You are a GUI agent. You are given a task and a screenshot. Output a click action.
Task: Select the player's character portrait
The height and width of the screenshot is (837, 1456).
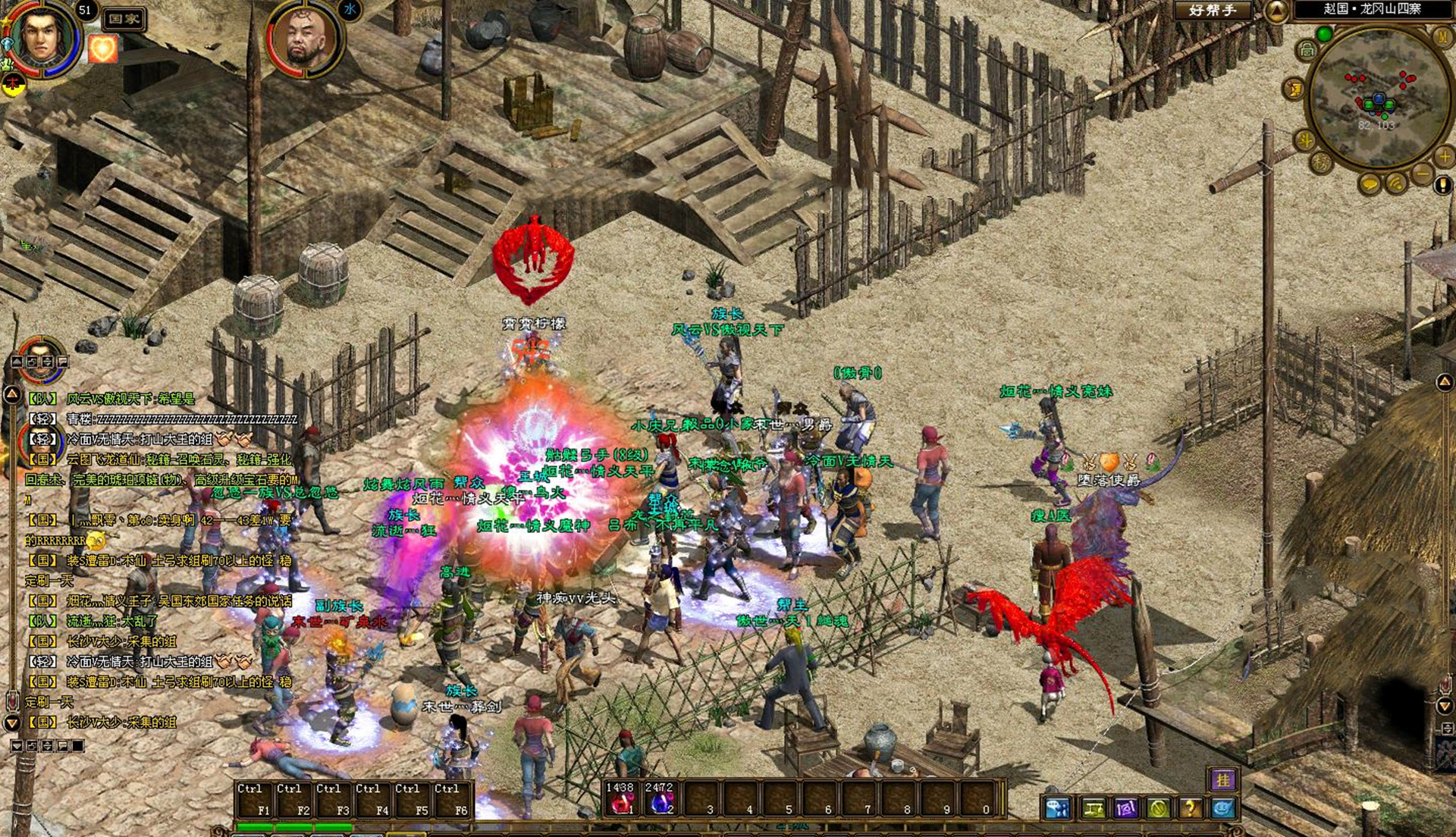[42, 36]
